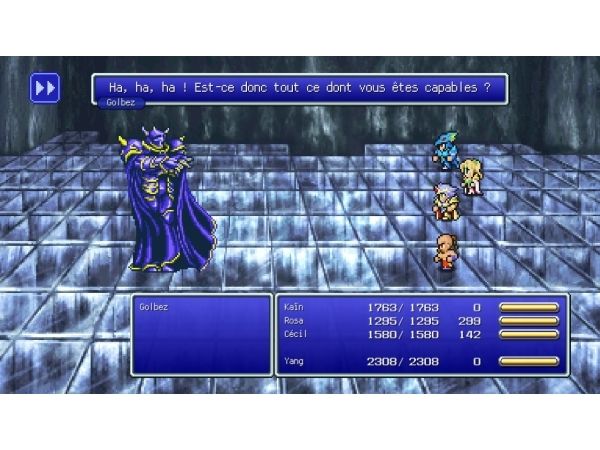
Task: Advance Golbez's dialogue message box
Action: (300, 88)
